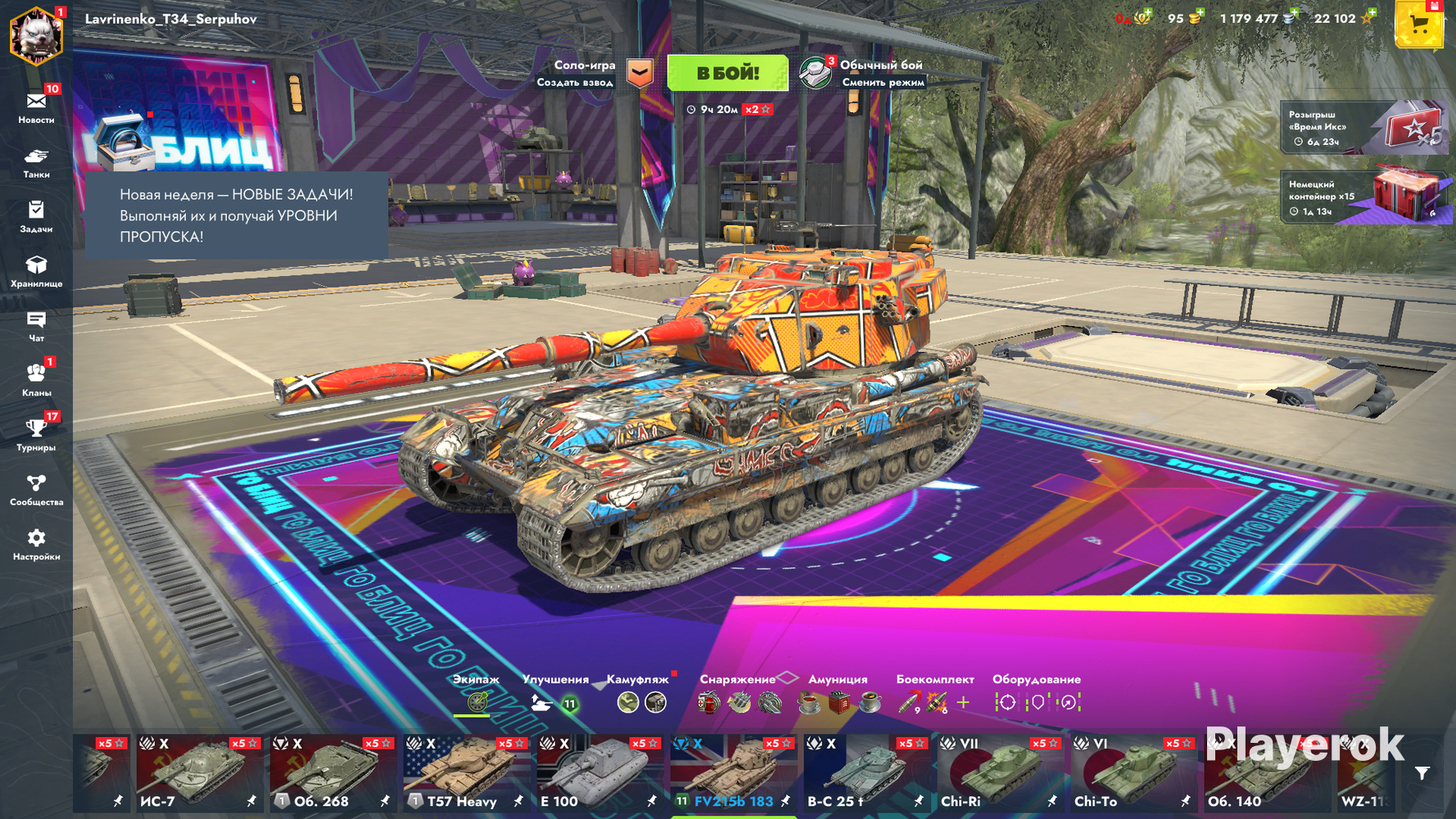Start battle with the В БОЙ! button
This screenshot has width=1456, height=819.
point(727,73)
